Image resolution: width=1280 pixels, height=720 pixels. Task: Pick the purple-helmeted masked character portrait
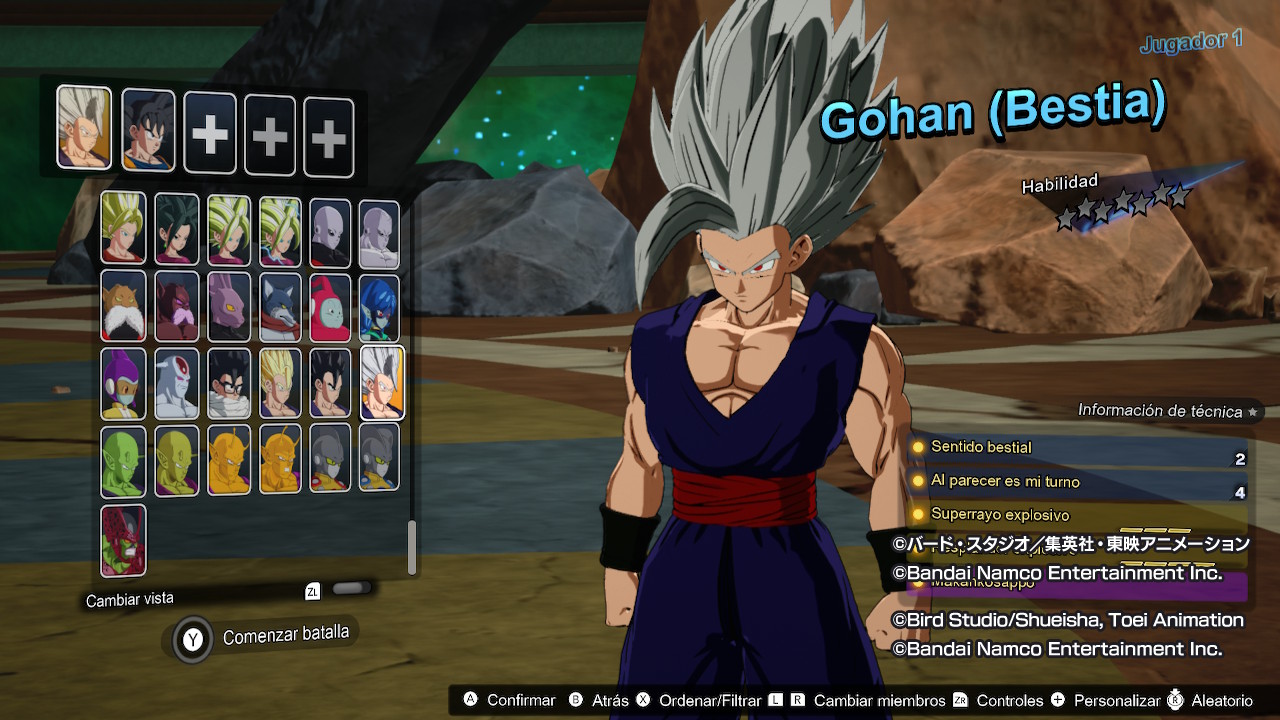click(x=123, y=384)
